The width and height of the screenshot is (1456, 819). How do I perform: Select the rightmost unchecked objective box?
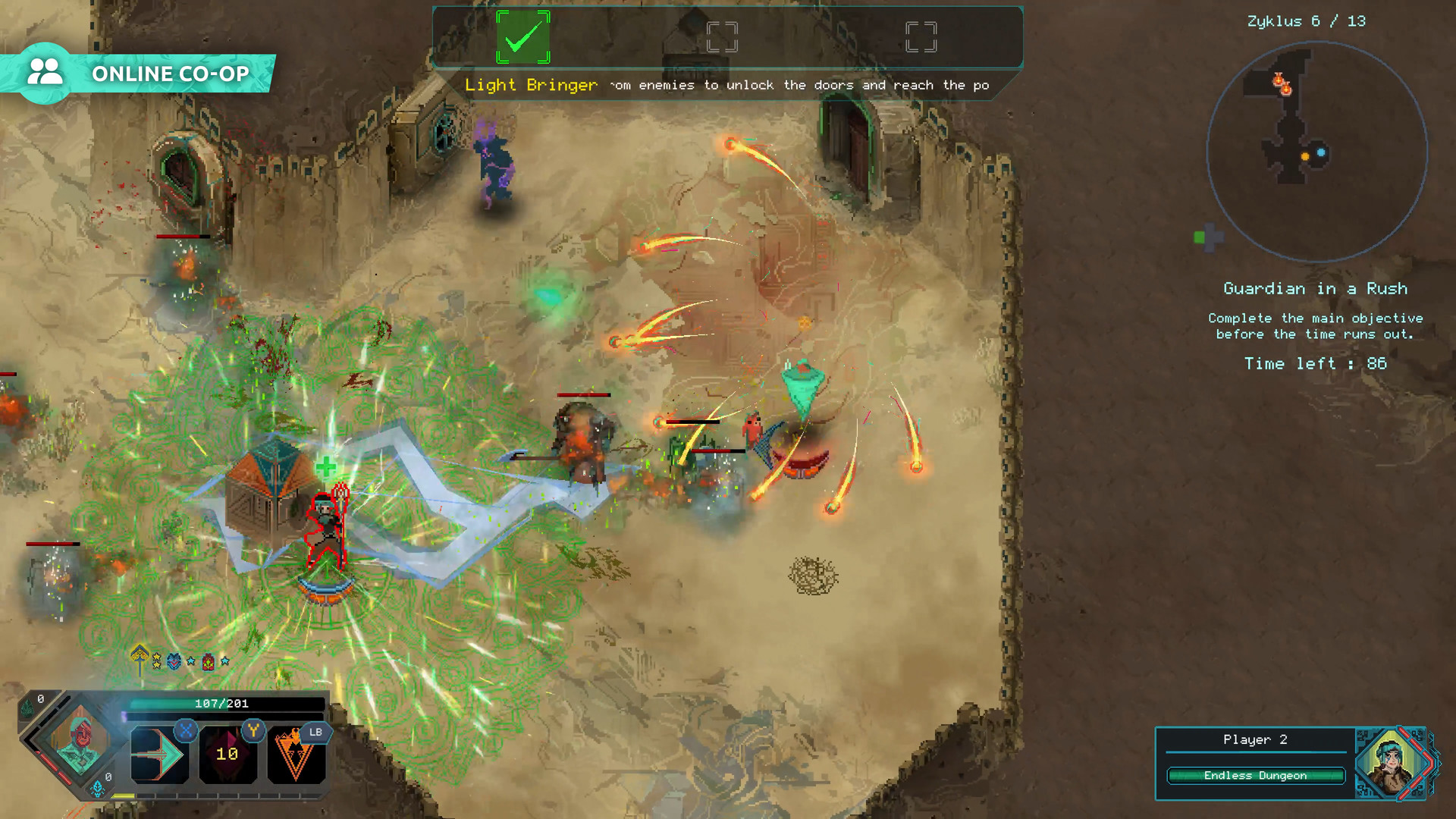(919, 34)
